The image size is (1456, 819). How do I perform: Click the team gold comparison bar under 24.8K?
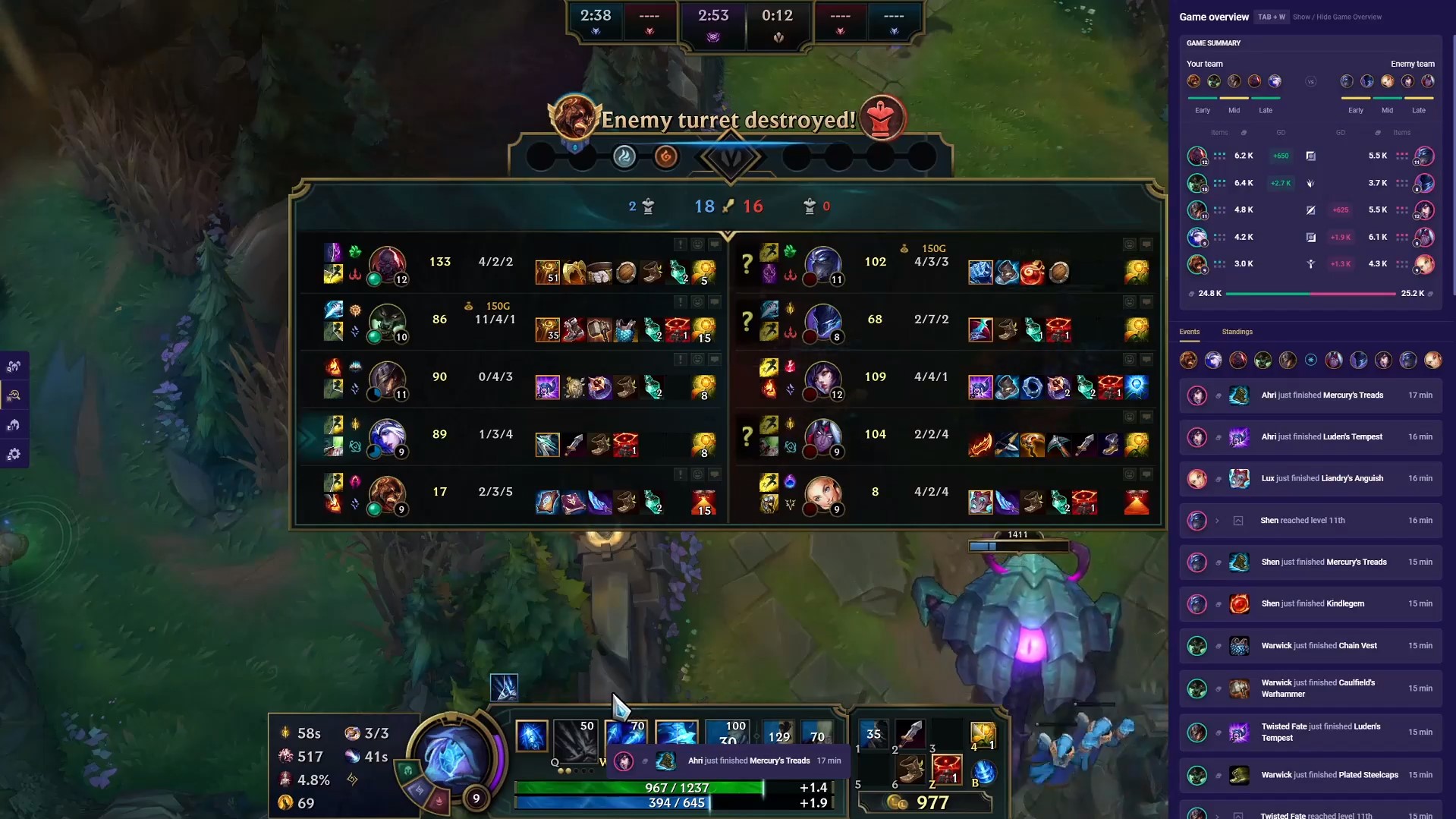[1309, 293]
